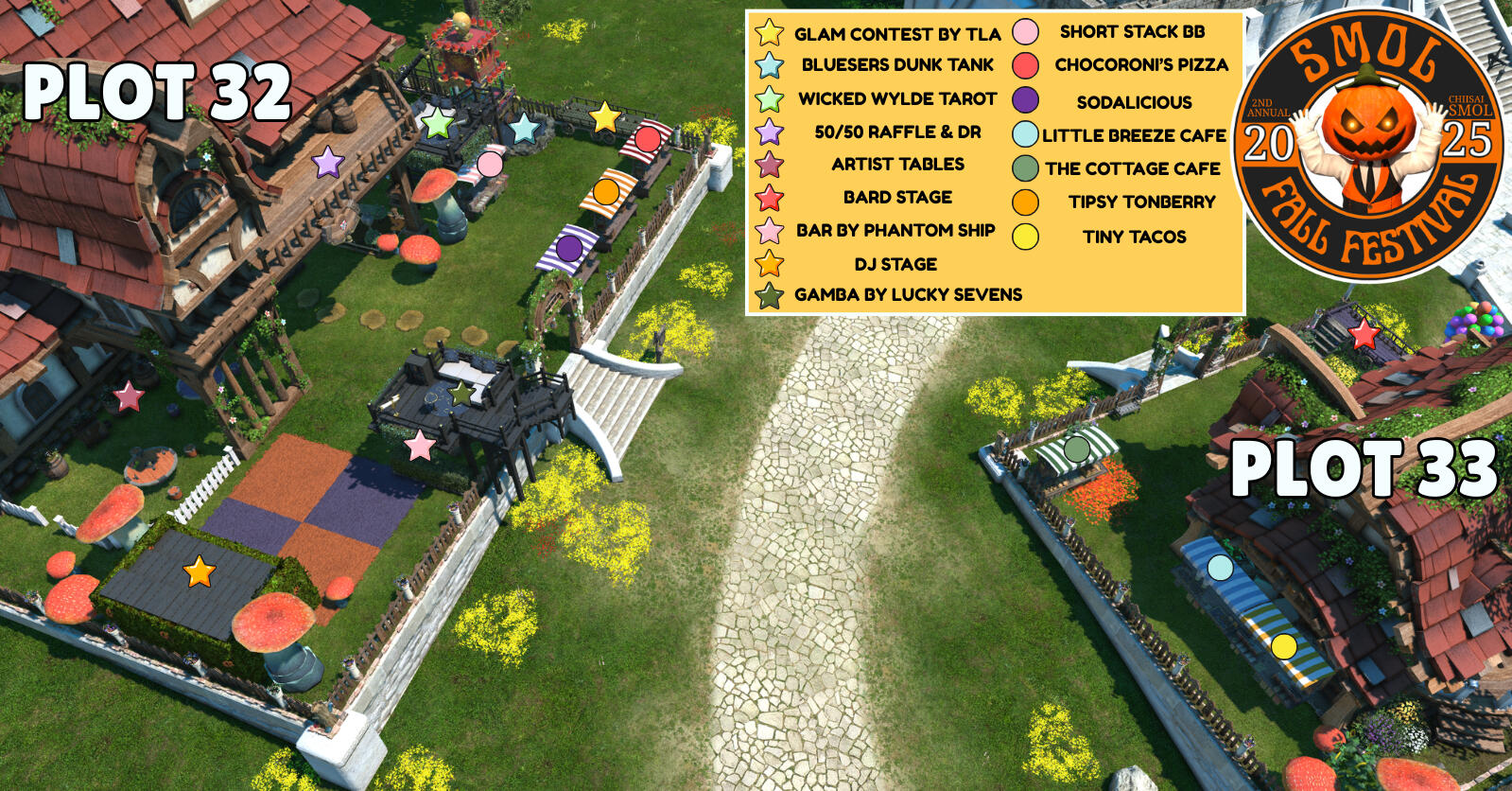Select the purple circle marker on the purple-striped stall

click(568, 248)
